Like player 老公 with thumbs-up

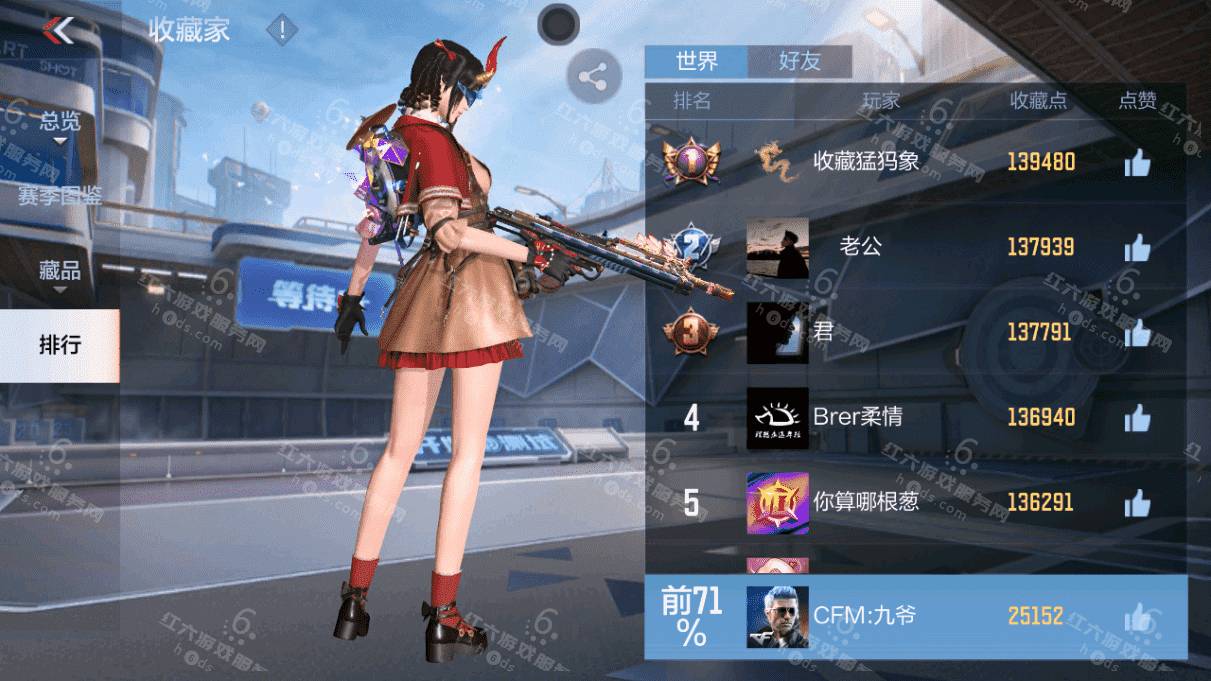tap(1137, 247)
